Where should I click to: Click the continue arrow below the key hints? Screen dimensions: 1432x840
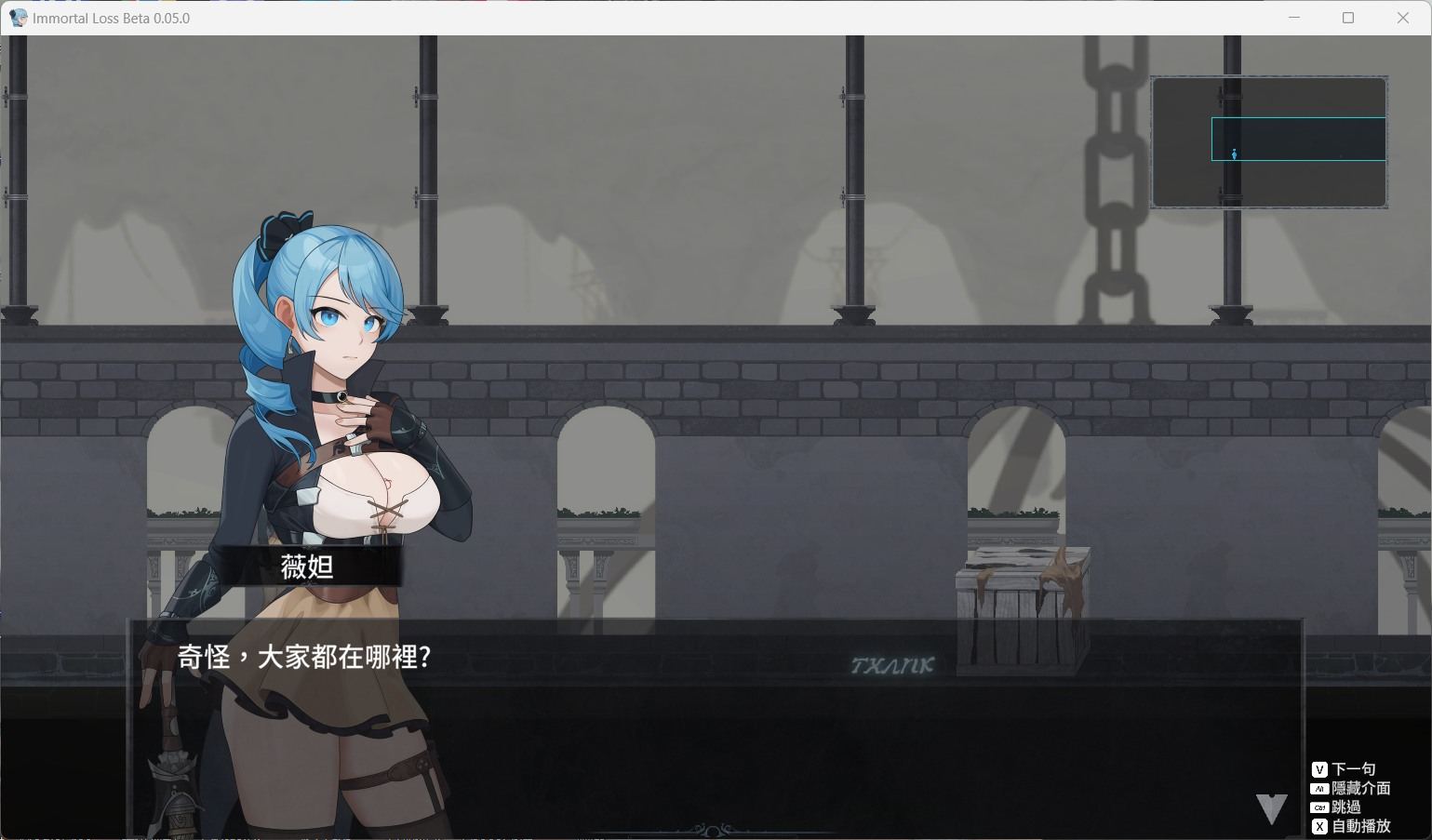click(x=1270, y=809)
